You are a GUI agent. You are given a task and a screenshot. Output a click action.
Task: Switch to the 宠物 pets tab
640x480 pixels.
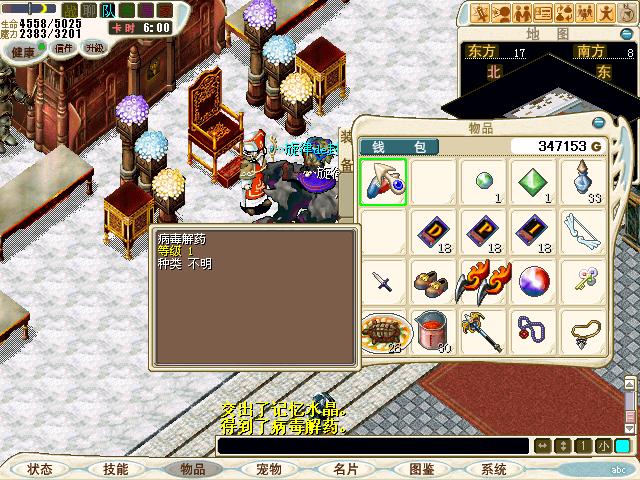click(x=268, y=468)
